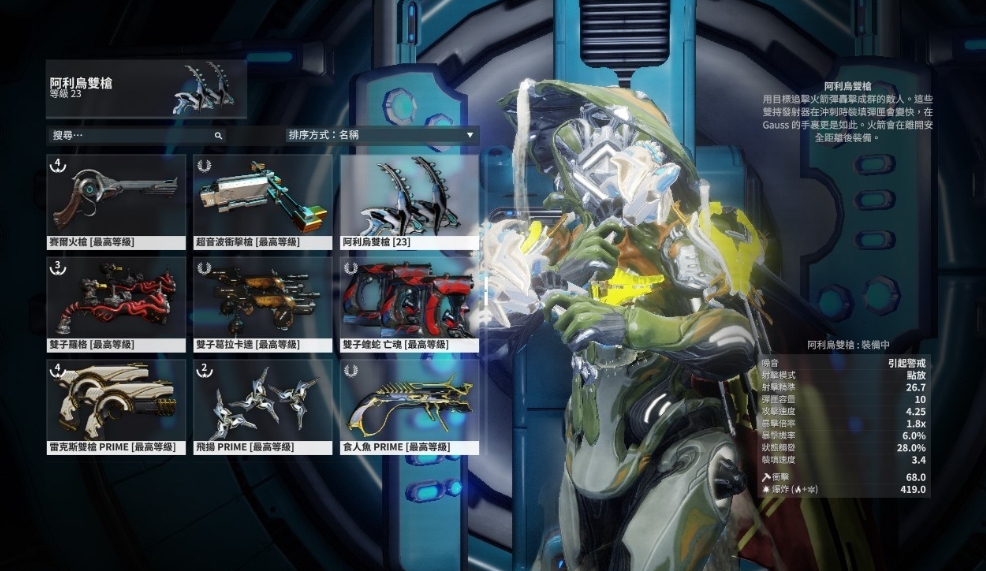Choose the 超音波衝擊槍 weapon tile
986x571 pixels.
pyautogui.click(x=263, y=201)
